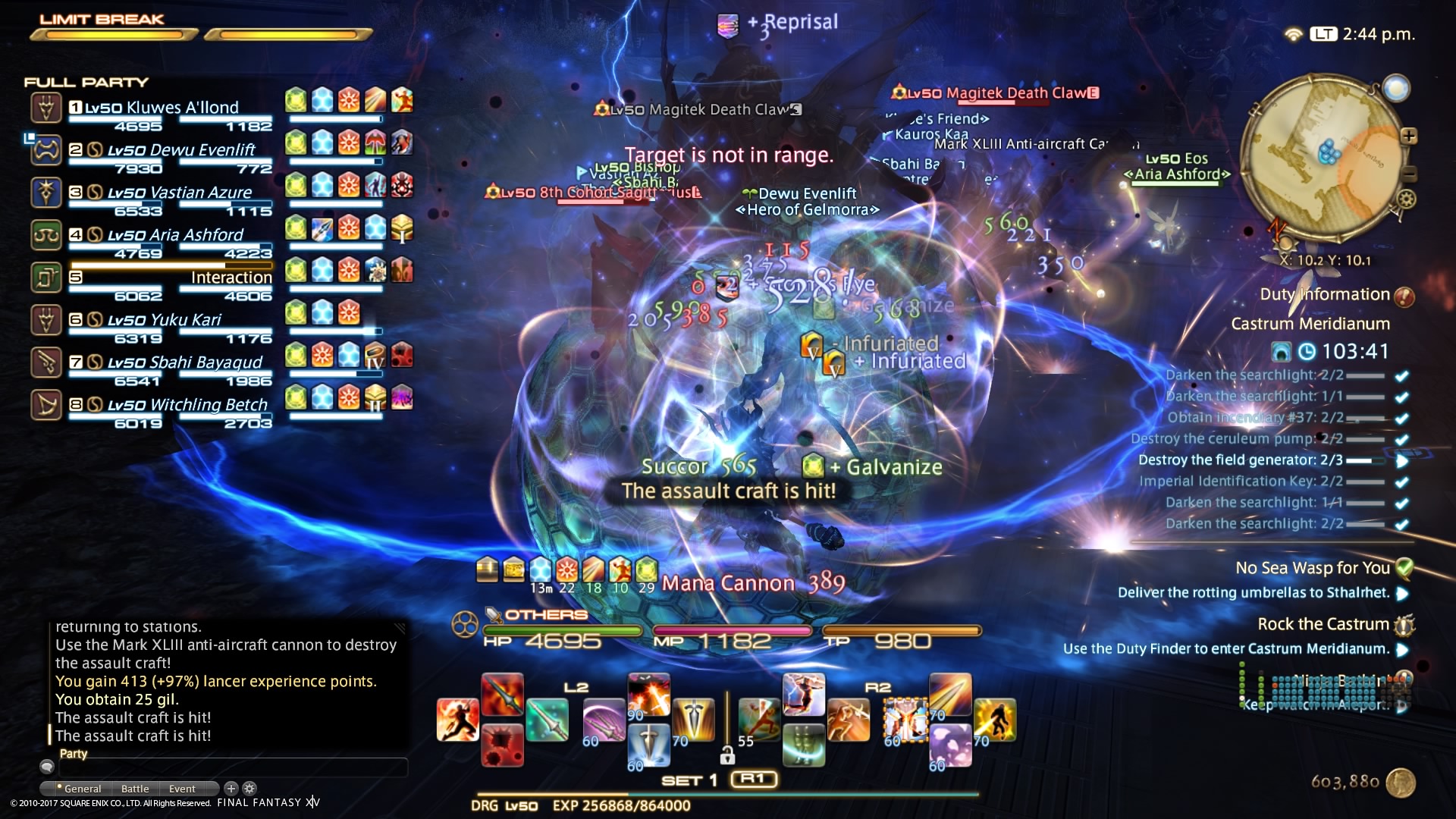This screenshot has height=819, width=1456.
Task: Open chat log settings gear
Action: pyautogui.click(x=249, y=789)
